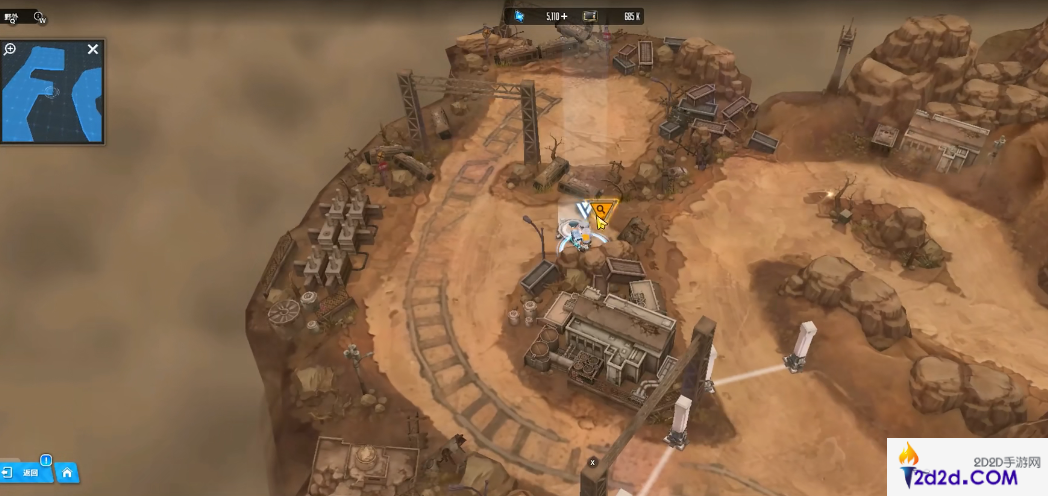Image resolution: width=1048 pixels, height=496 pixels.
Task: Select the orange search marker on the map
Action: click(602, 210)
